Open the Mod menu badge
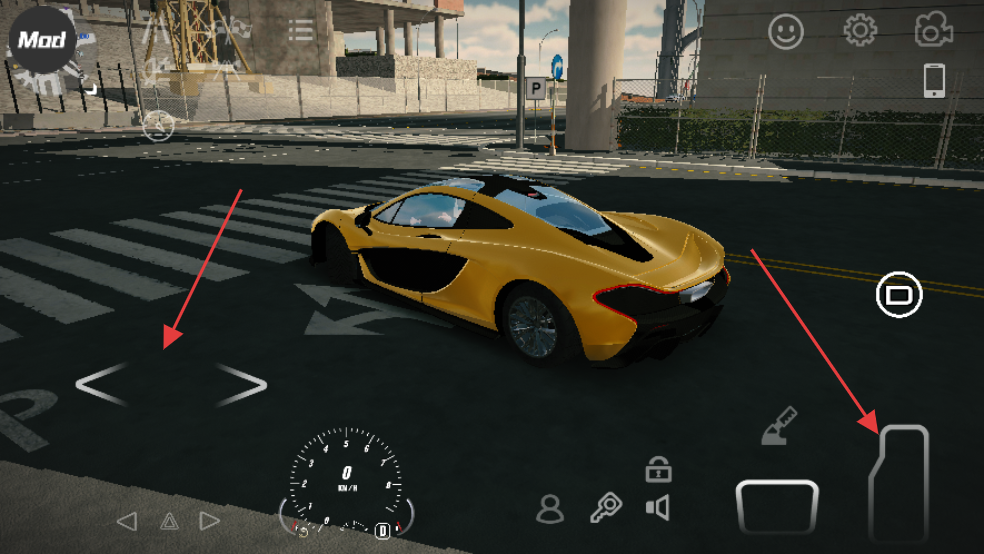 43,41
